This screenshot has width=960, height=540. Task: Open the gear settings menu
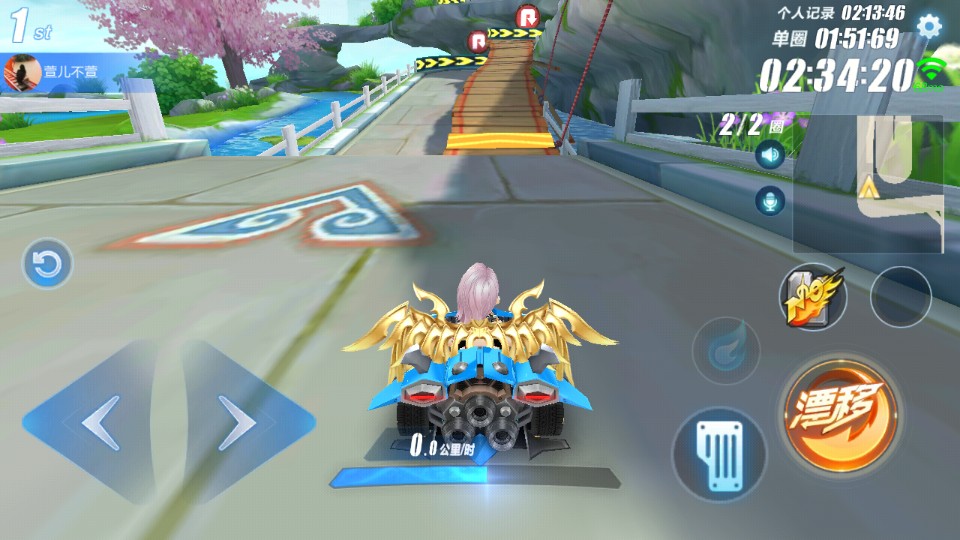929,26
